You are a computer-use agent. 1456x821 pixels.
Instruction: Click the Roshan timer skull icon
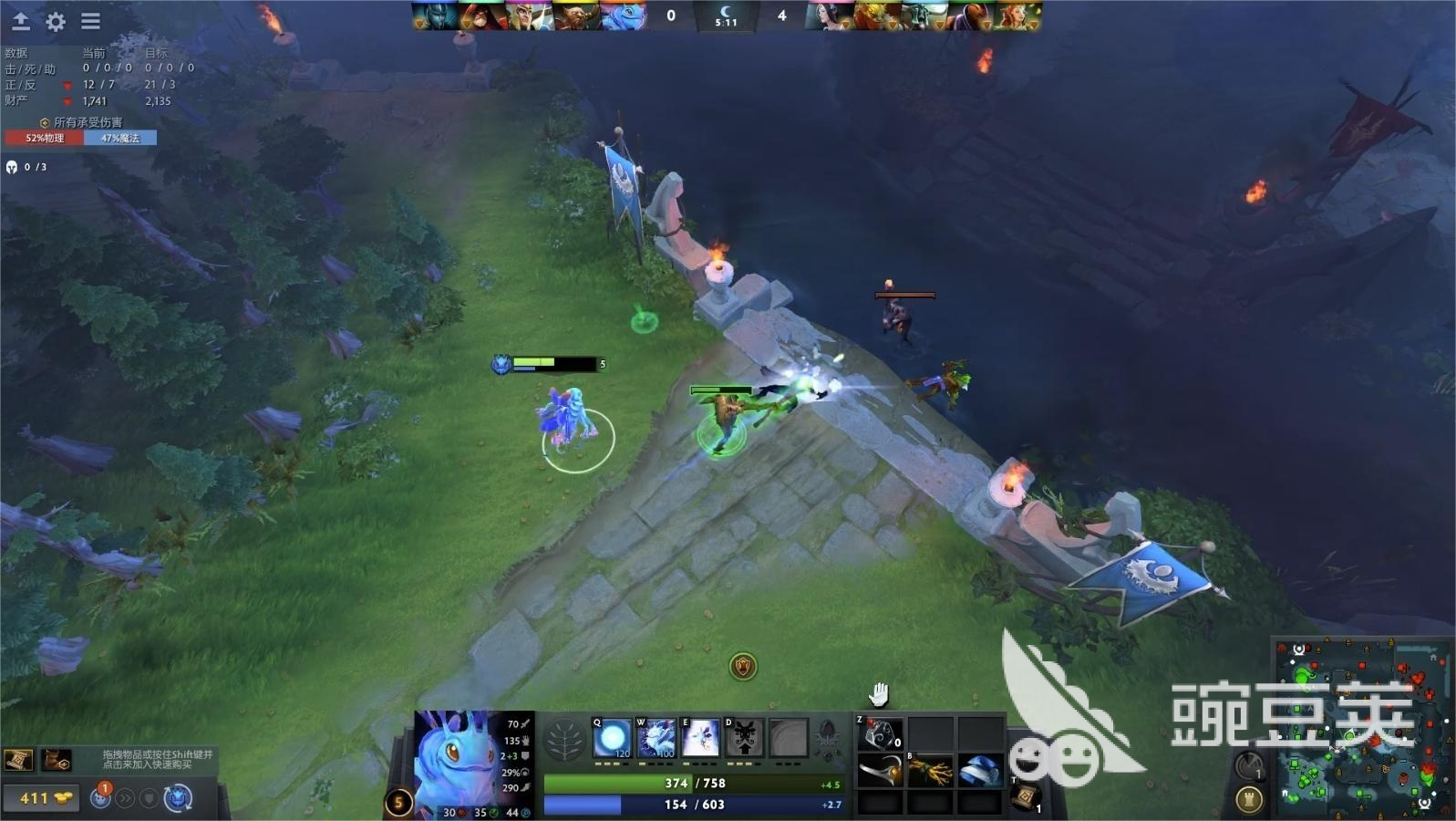pos(14,167)
